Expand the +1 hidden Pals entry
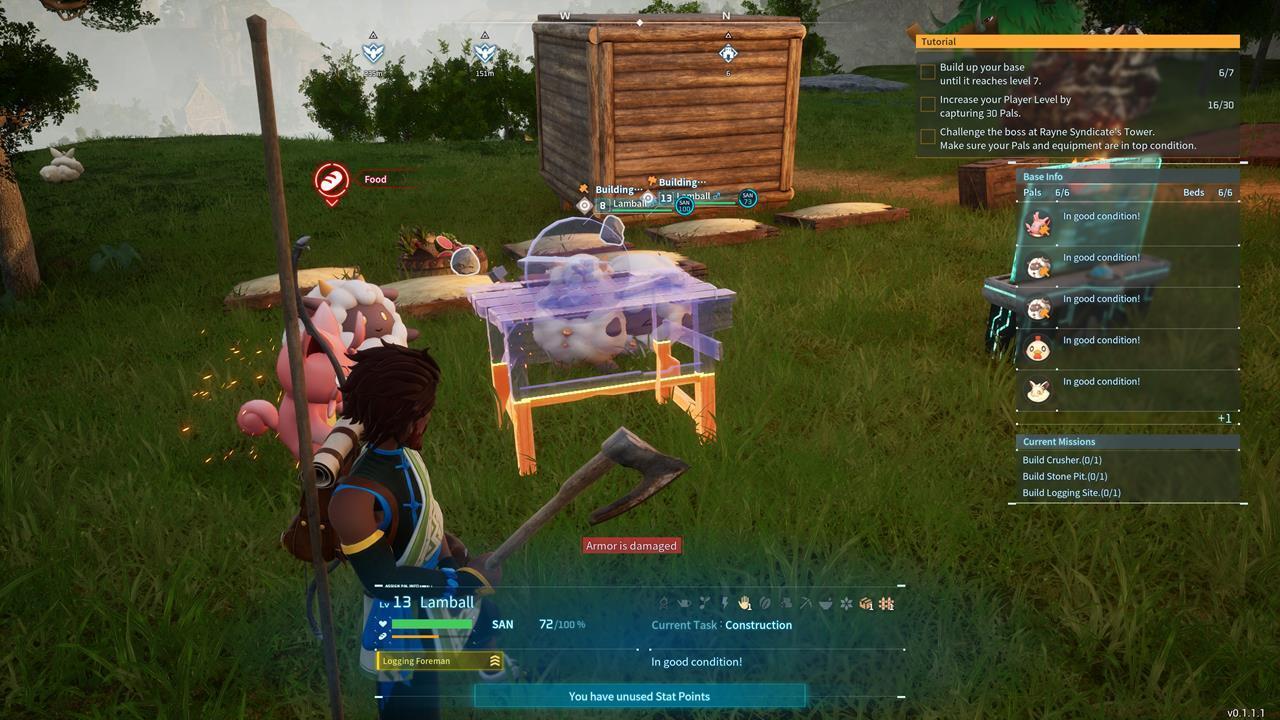This screenshot has height=720, width=1280. tap(1226, 418)
